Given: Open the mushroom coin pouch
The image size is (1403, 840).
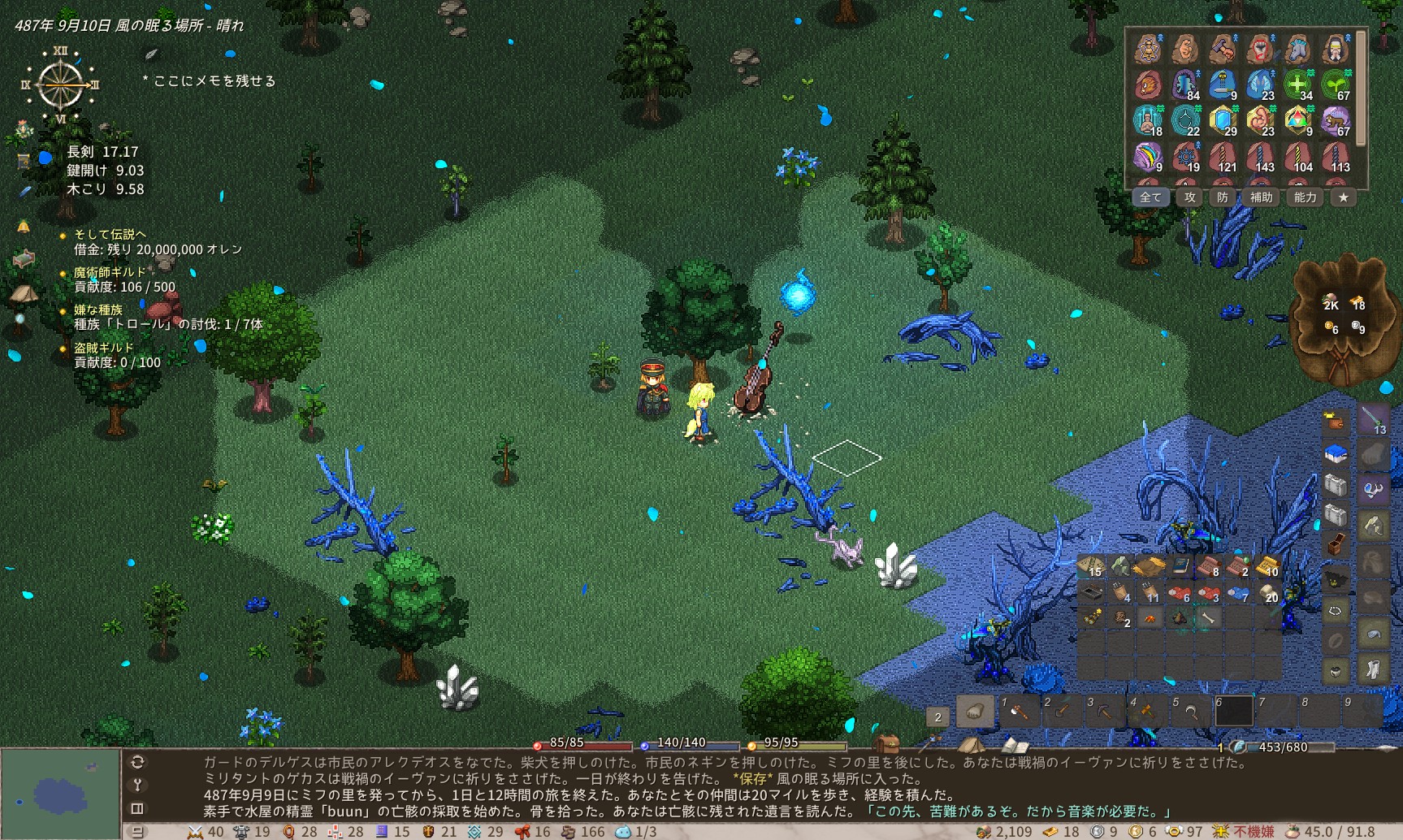Looking at the screenshot, I should coord(1342,317).
